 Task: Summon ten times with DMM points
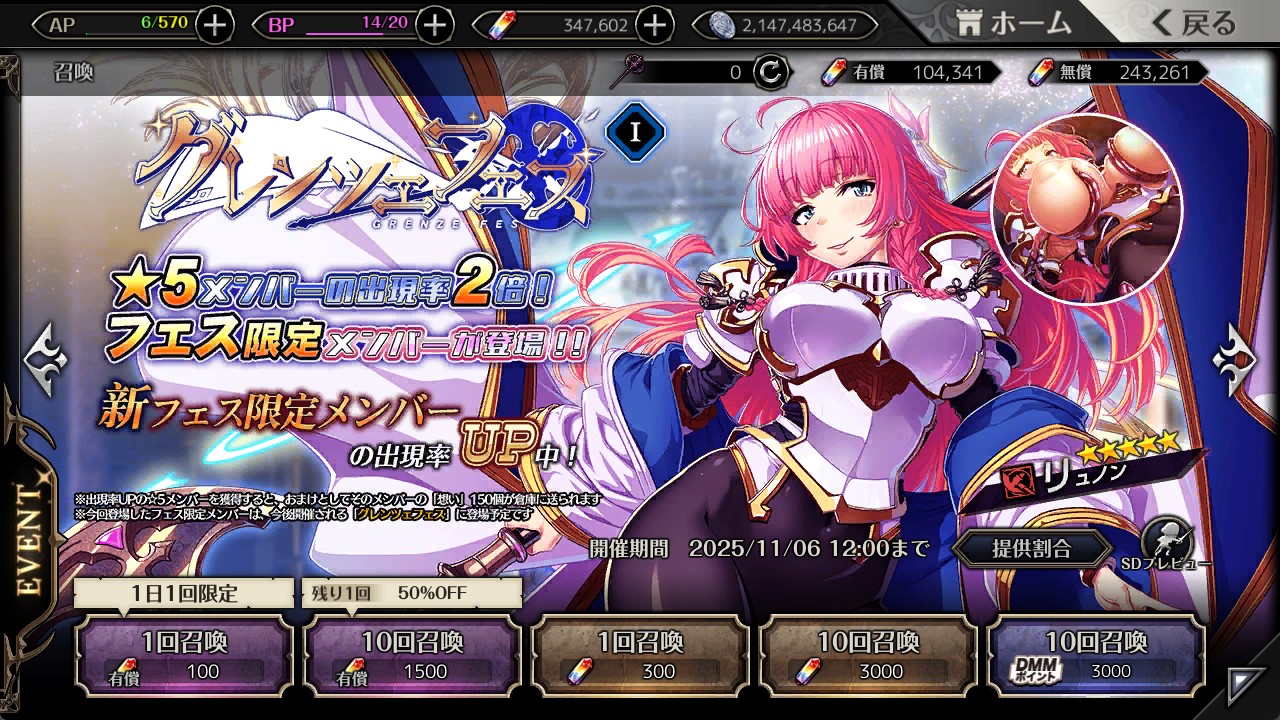pos(1096,655)
